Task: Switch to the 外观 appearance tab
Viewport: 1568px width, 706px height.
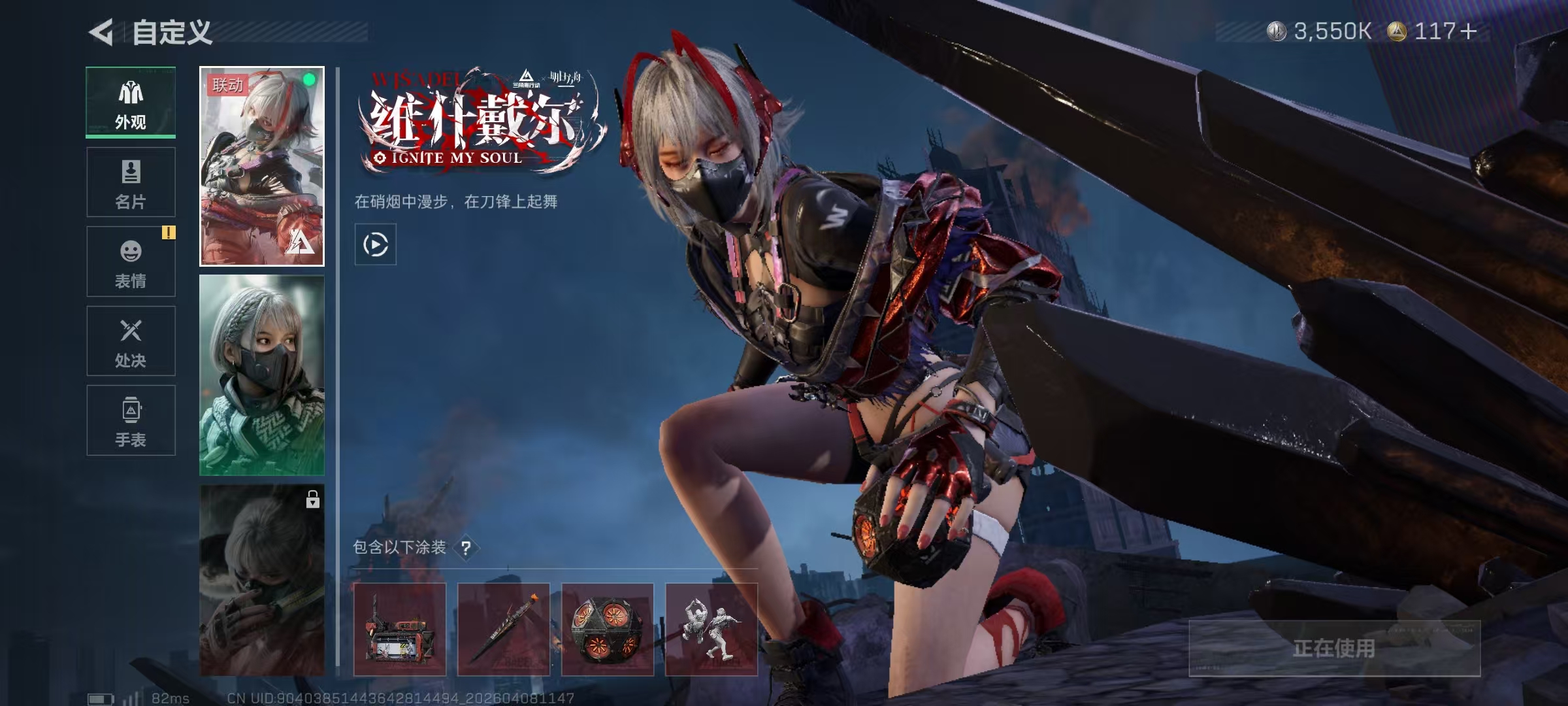Action: (x=131, y=103)
